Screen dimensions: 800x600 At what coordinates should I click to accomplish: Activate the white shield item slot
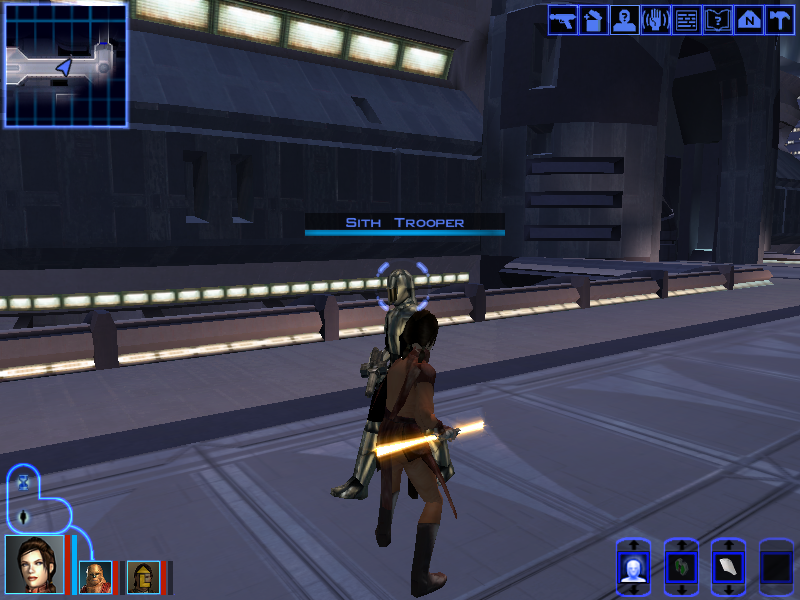click(728, 568)
